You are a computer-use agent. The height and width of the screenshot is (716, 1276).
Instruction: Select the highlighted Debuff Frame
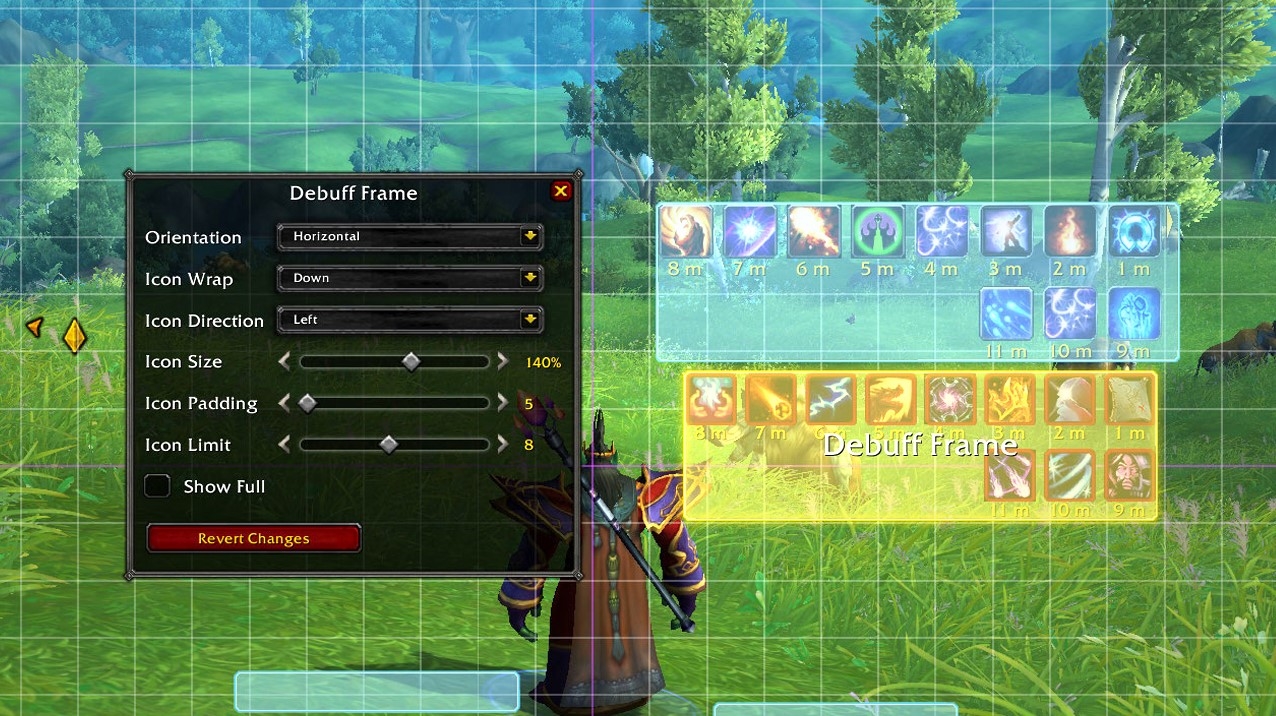(x=919, y=445)
